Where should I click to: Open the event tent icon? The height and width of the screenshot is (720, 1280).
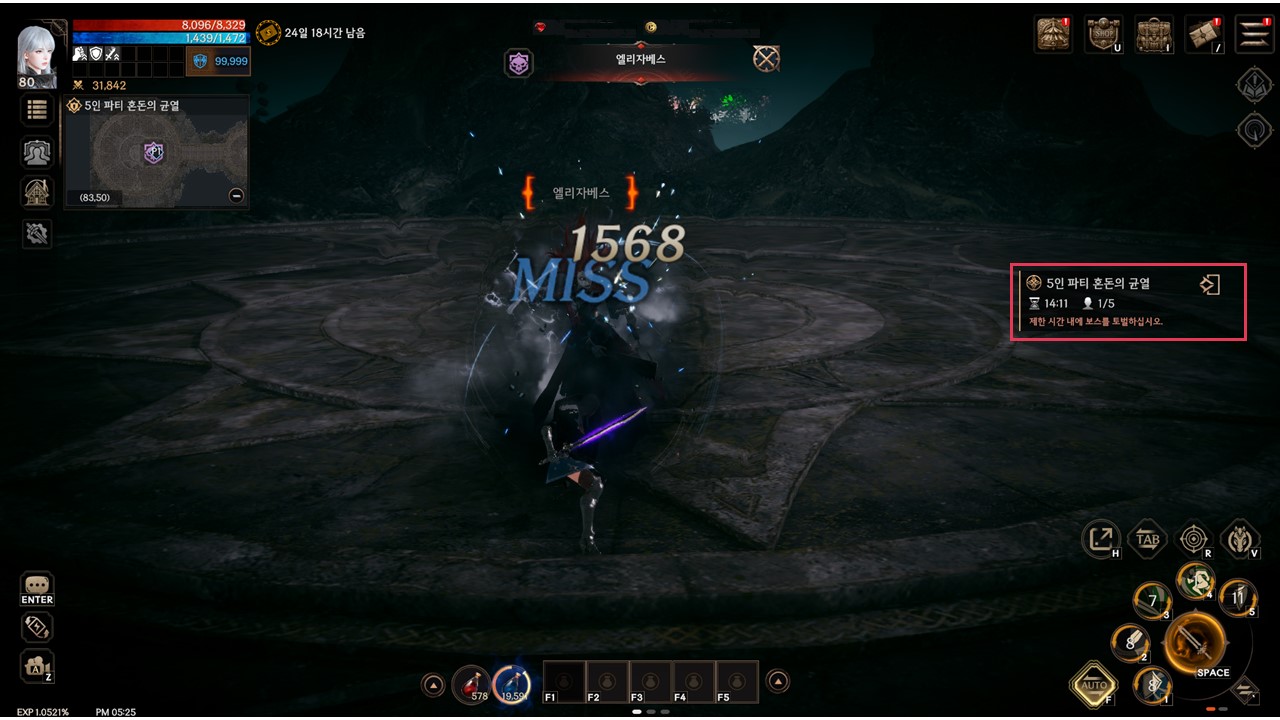pos(1053,34)
